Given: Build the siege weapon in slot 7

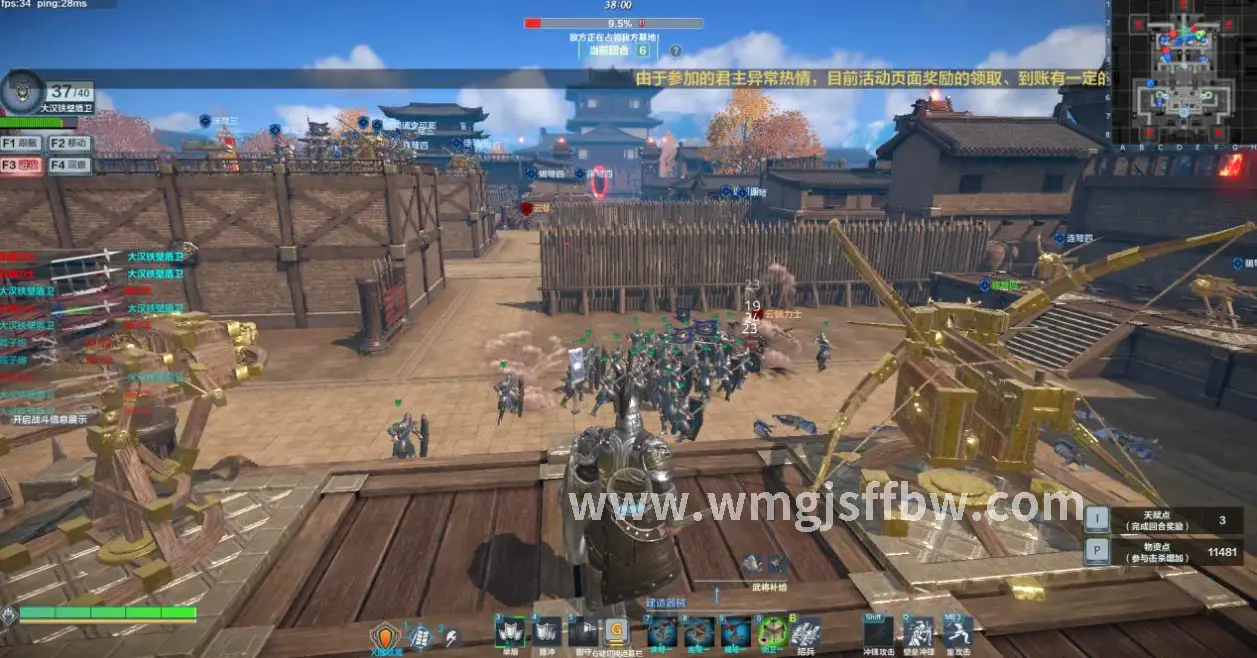Looking at the screenshot, I should click(661, 632).
